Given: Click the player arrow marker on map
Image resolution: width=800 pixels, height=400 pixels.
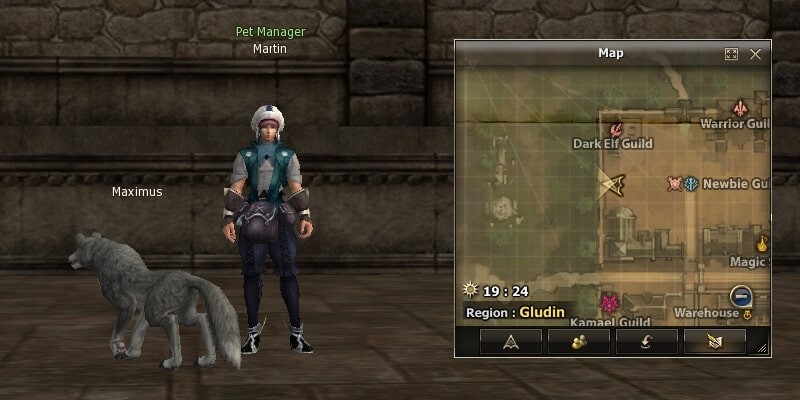Looking at the screenshot, I should 612,182.
